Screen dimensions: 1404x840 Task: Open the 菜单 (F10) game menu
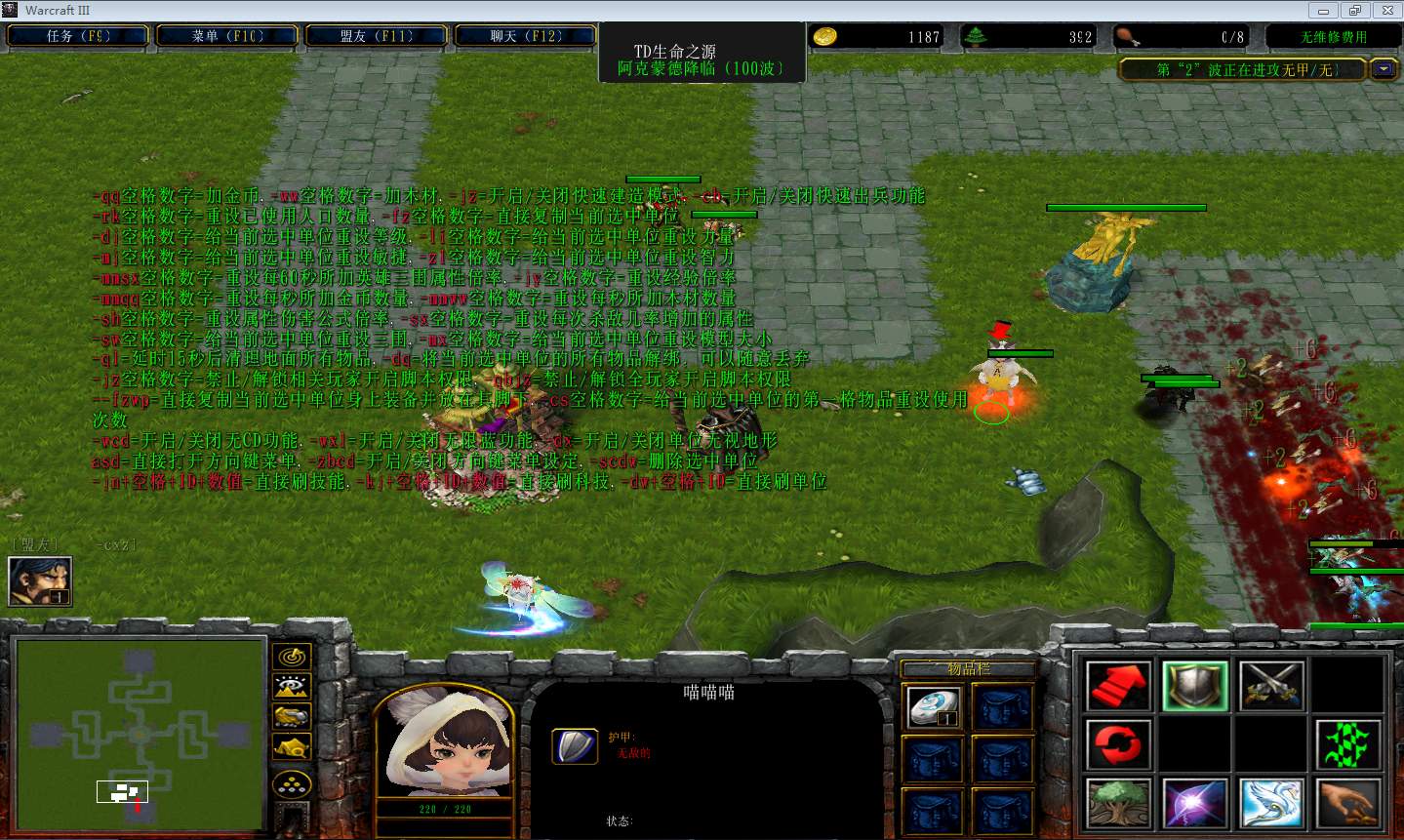point(227,36)
